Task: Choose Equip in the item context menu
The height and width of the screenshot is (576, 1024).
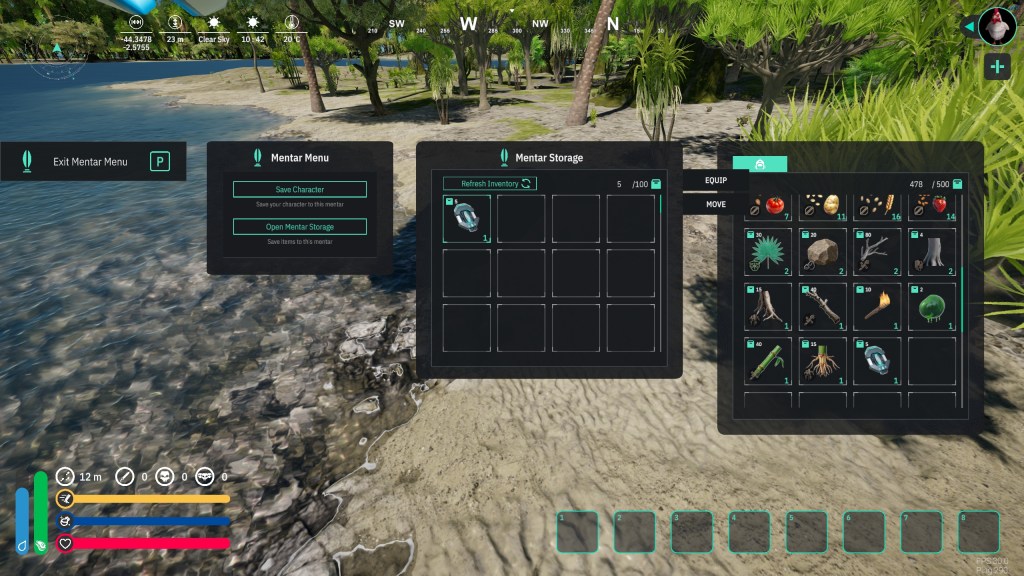Action: click(716, 180)
